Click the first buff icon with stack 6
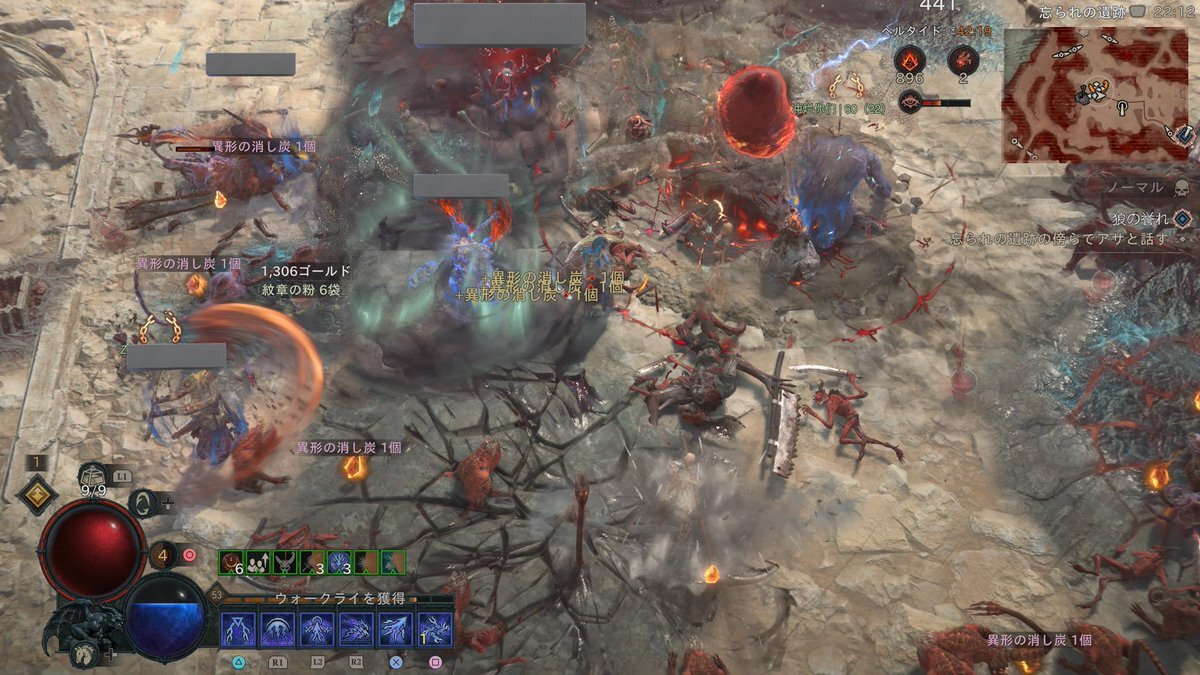Image resolution: width=1200 pixels, height=675 pixels. tap(230, 562)
